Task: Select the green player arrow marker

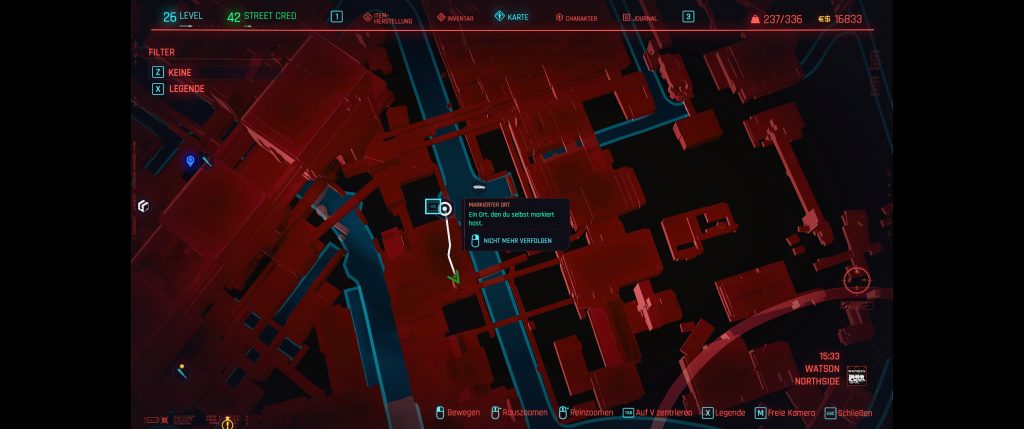Action: click(x=454, y=277)
